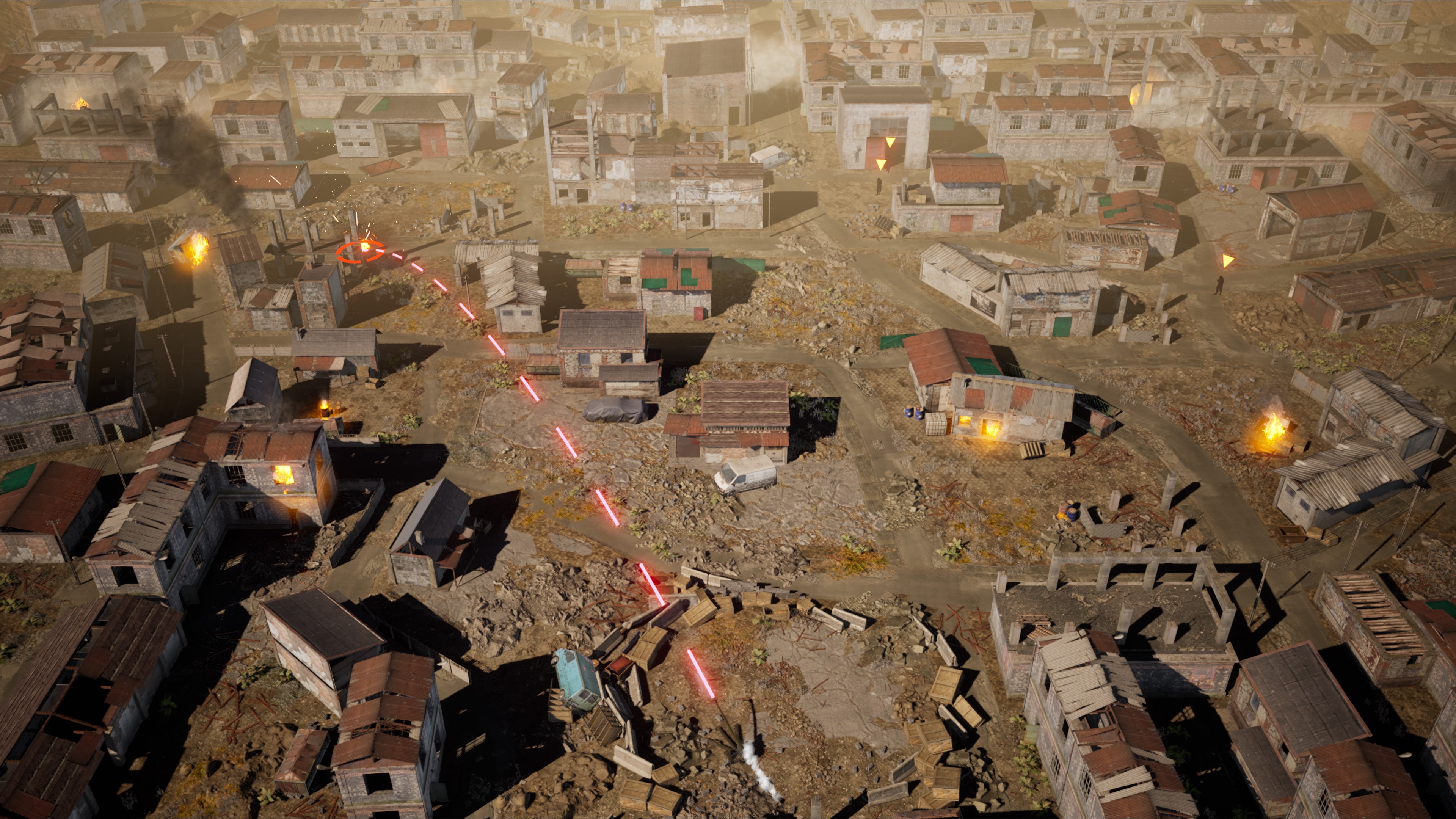Select the orange triangle marker on the right road
The width and height of the screenshot is (1456, 819).
click(1228, 261)
